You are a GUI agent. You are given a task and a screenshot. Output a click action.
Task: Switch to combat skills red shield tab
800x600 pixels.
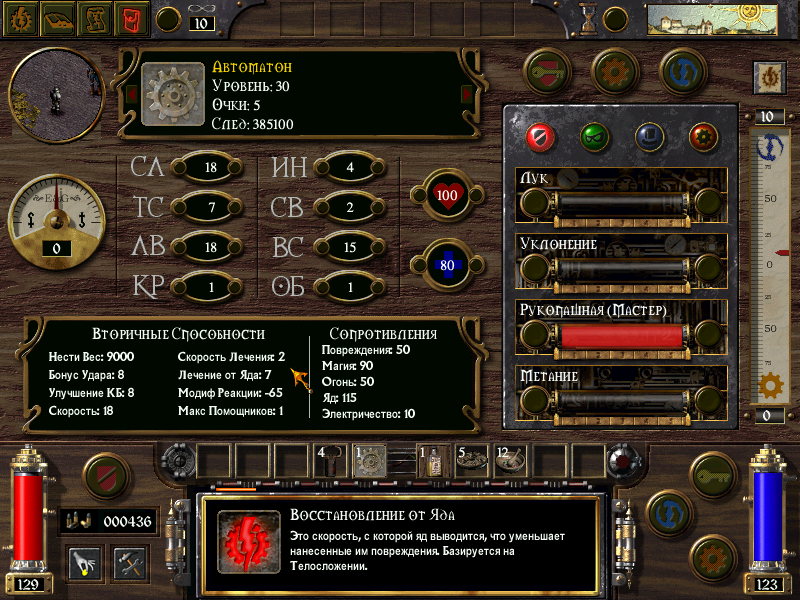[x=540, y=135]
